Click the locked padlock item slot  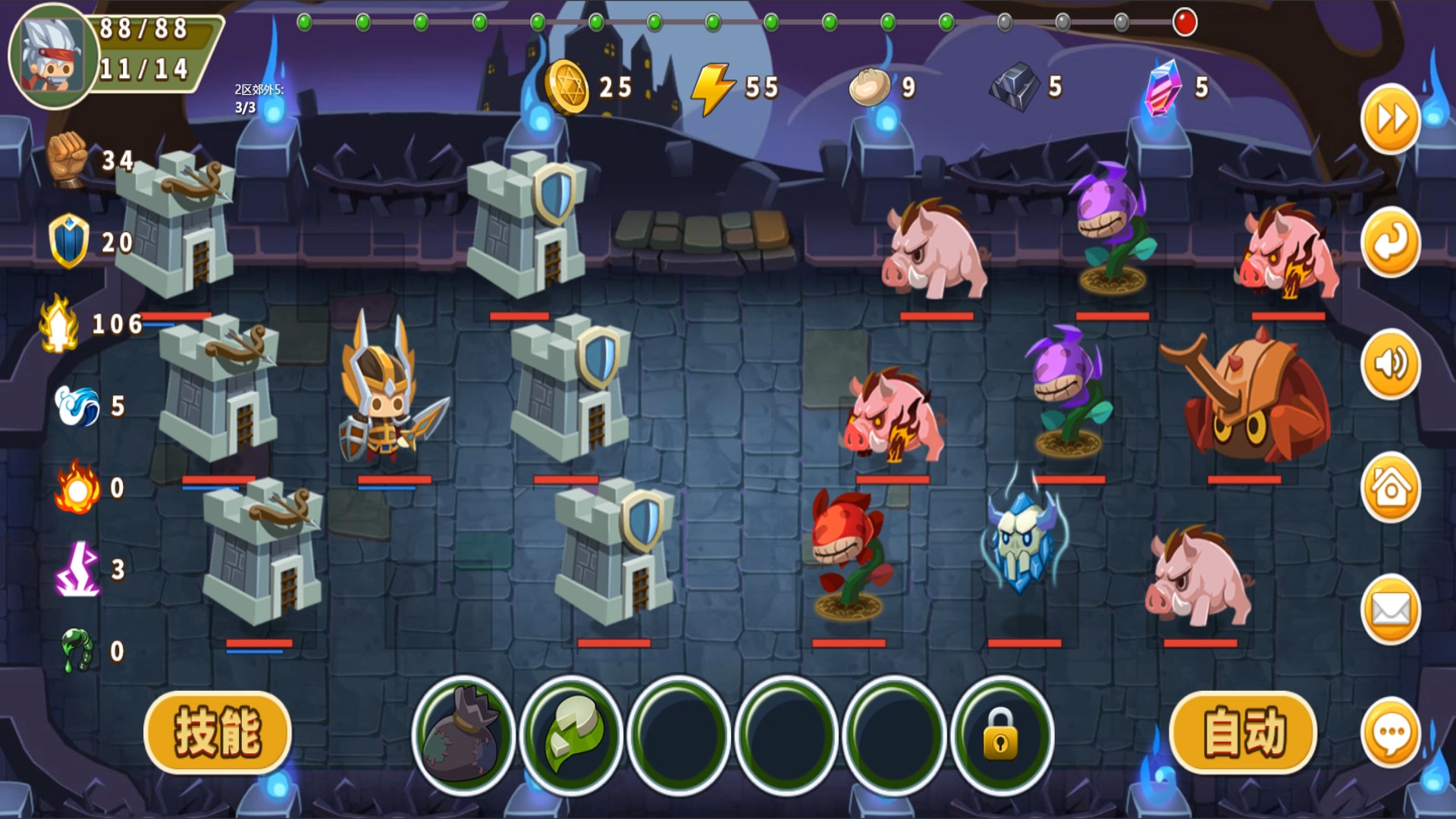[1002, 734]
